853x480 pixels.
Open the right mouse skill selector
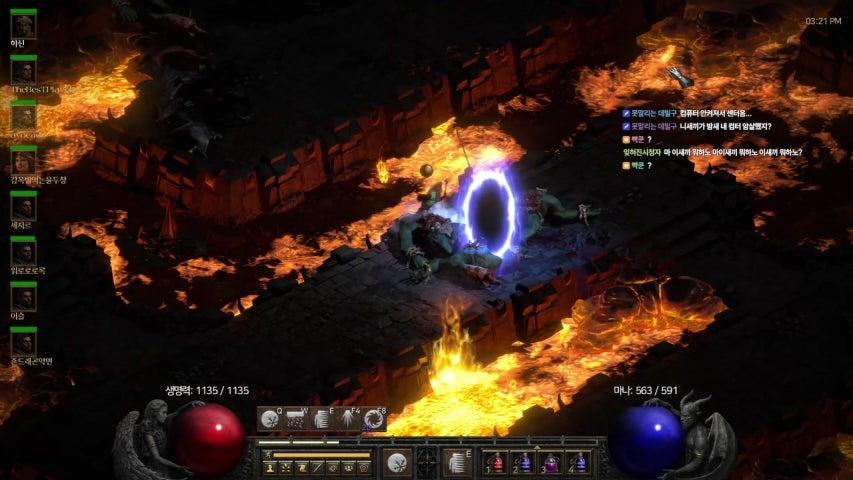click(457, 462)
